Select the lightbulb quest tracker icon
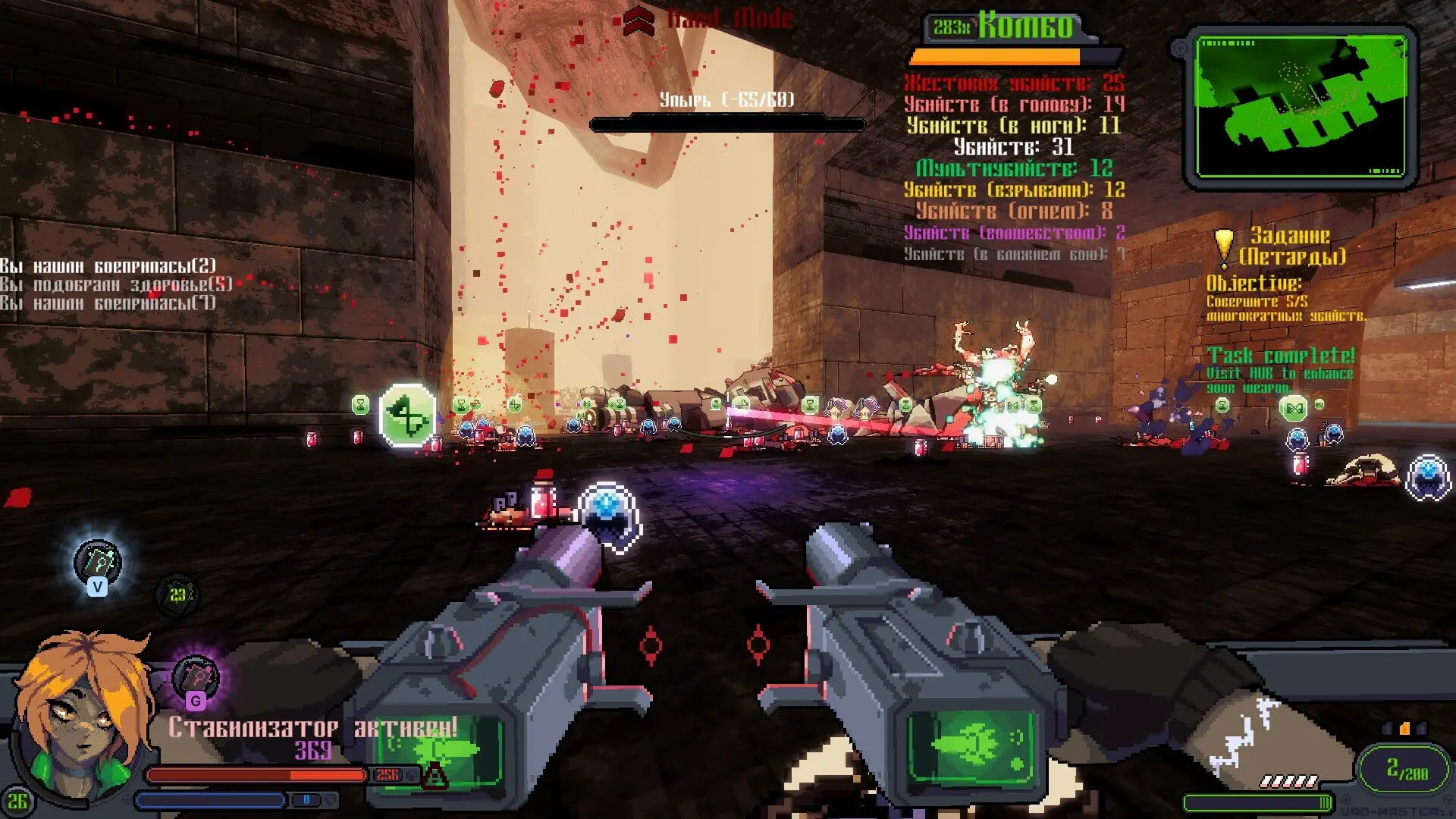This screenshot has height=819, width=1456. click(1223, 246)
